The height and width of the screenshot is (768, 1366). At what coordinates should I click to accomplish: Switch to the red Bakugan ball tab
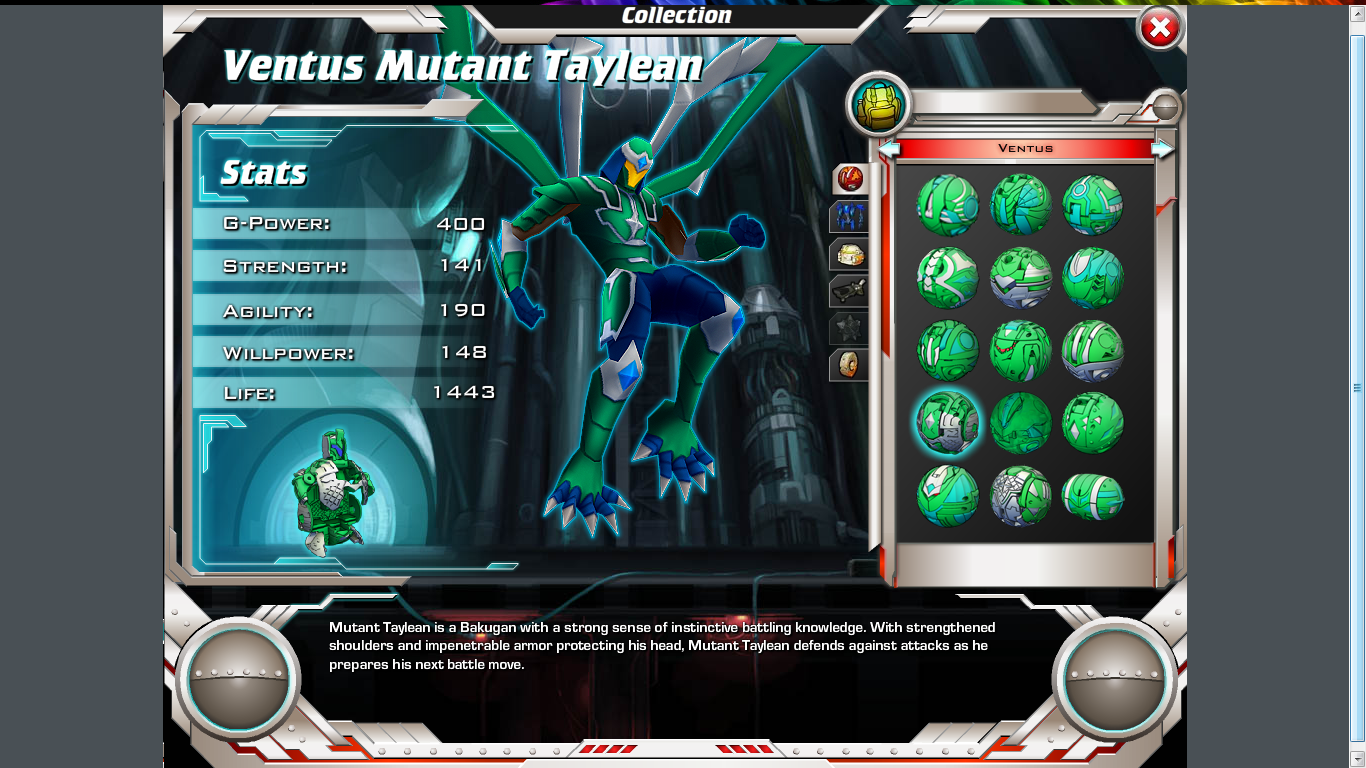click(x=849, y=179)
